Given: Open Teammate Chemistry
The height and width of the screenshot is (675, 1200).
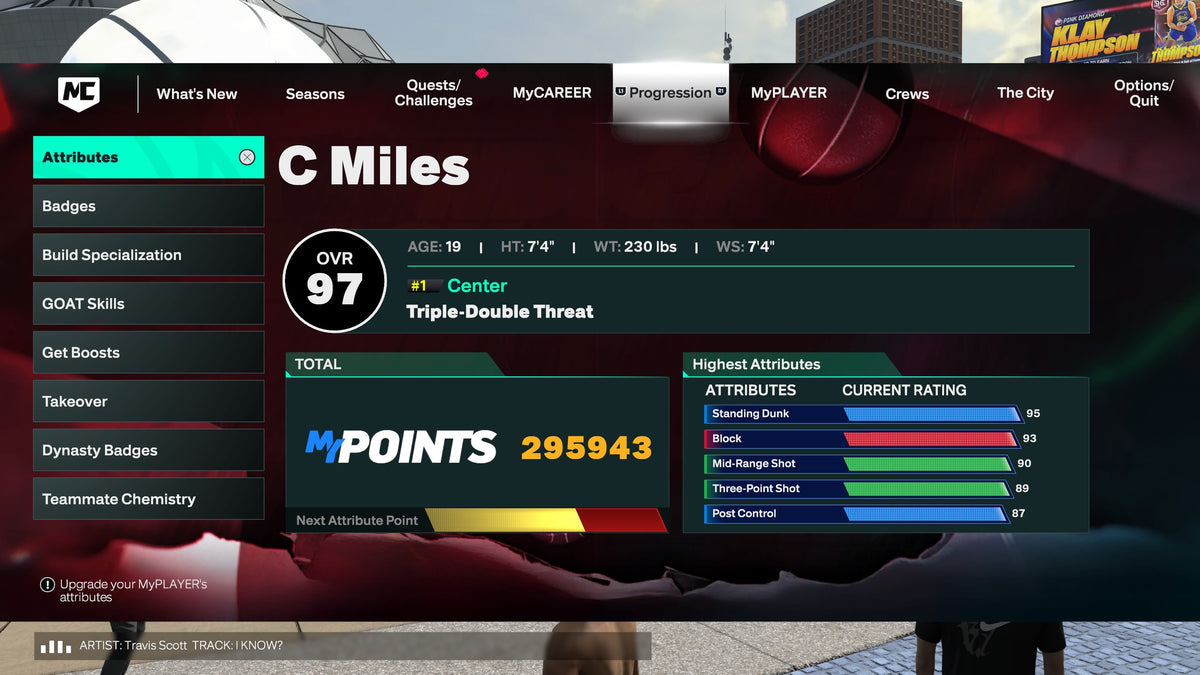Looking at the screenshot, I should tap(148, 499).
